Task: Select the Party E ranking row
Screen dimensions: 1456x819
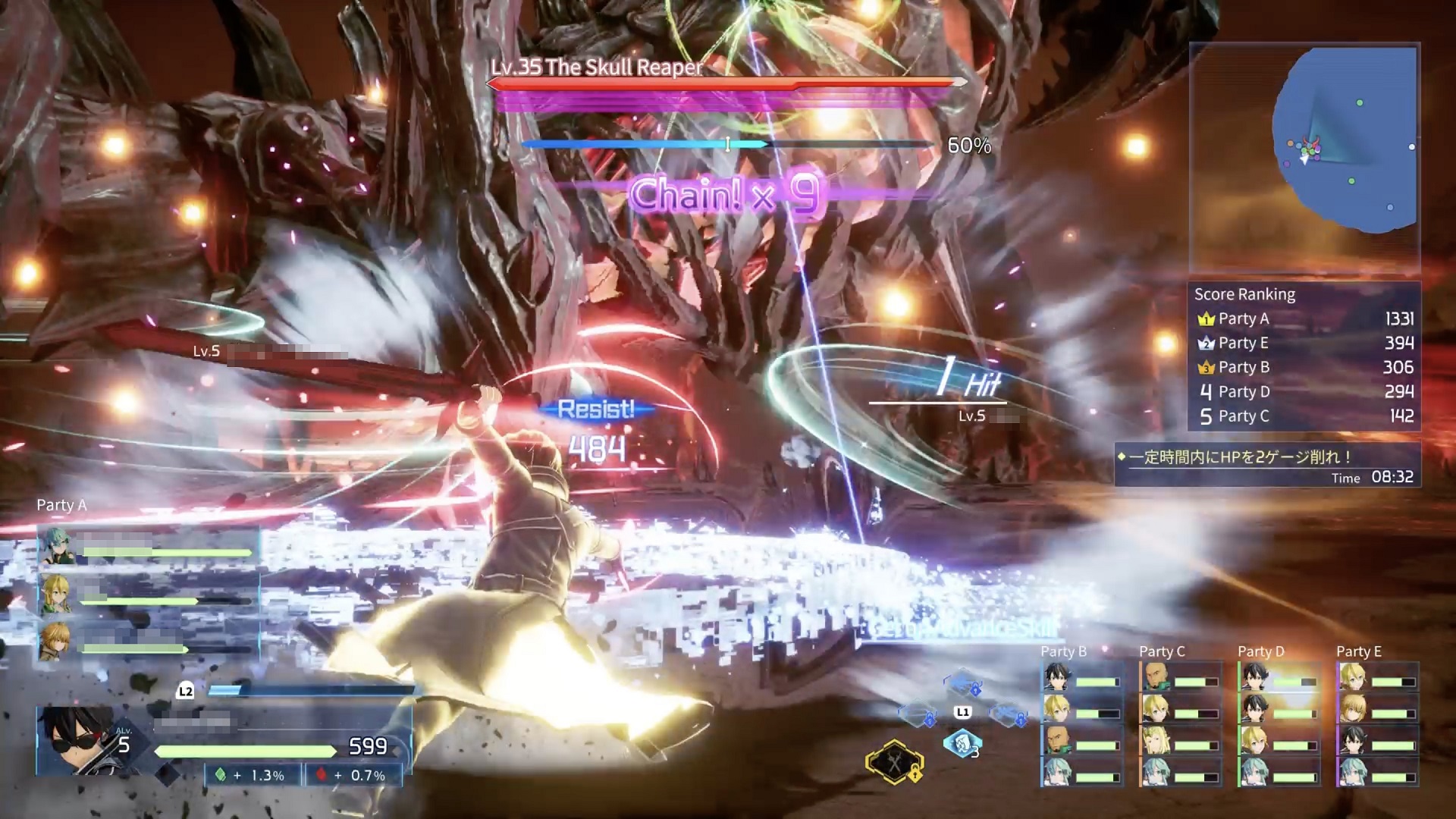Action: (x=1304, y=344)
